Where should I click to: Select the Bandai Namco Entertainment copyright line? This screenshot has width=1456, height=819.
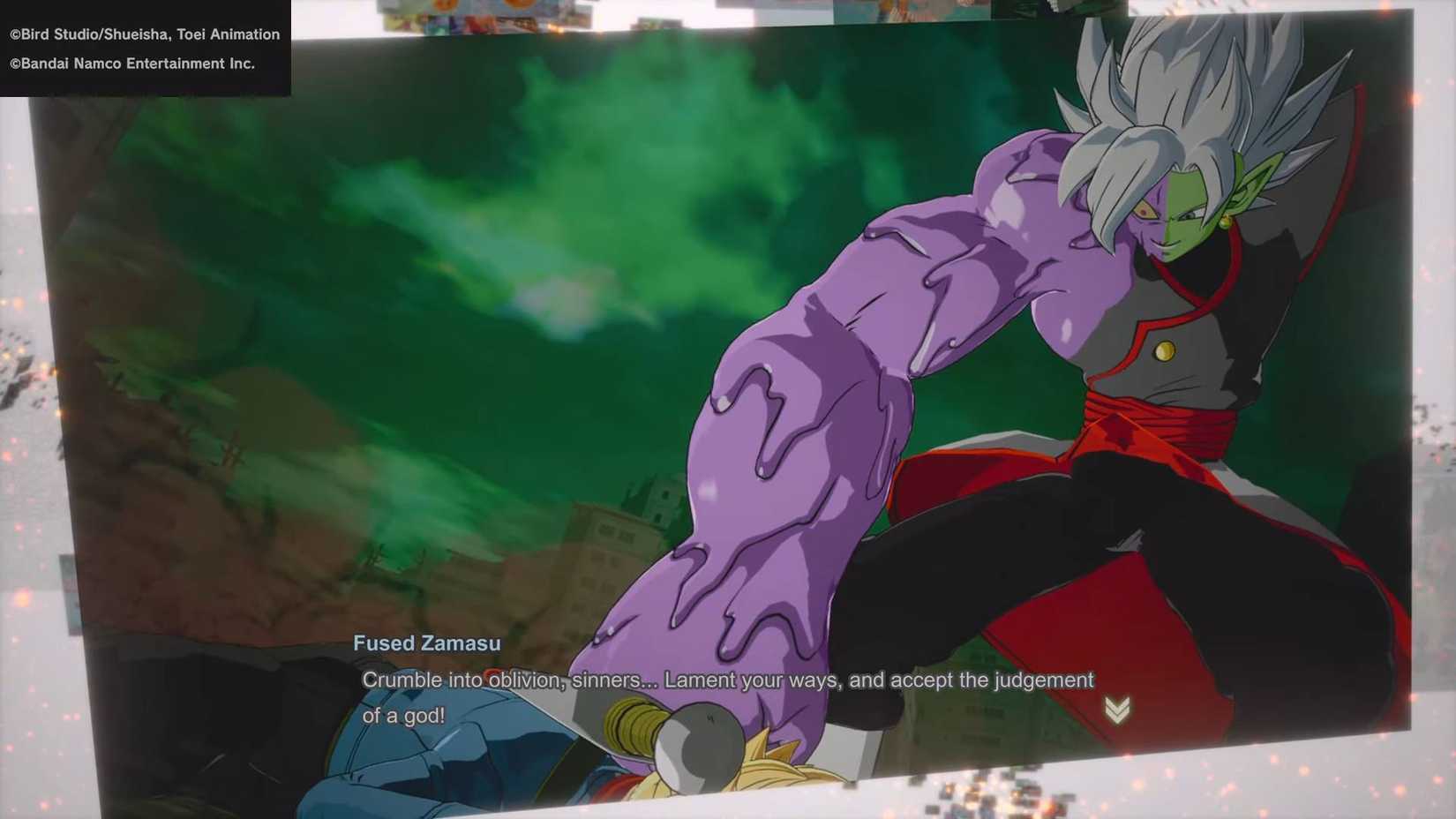(131, 64)
